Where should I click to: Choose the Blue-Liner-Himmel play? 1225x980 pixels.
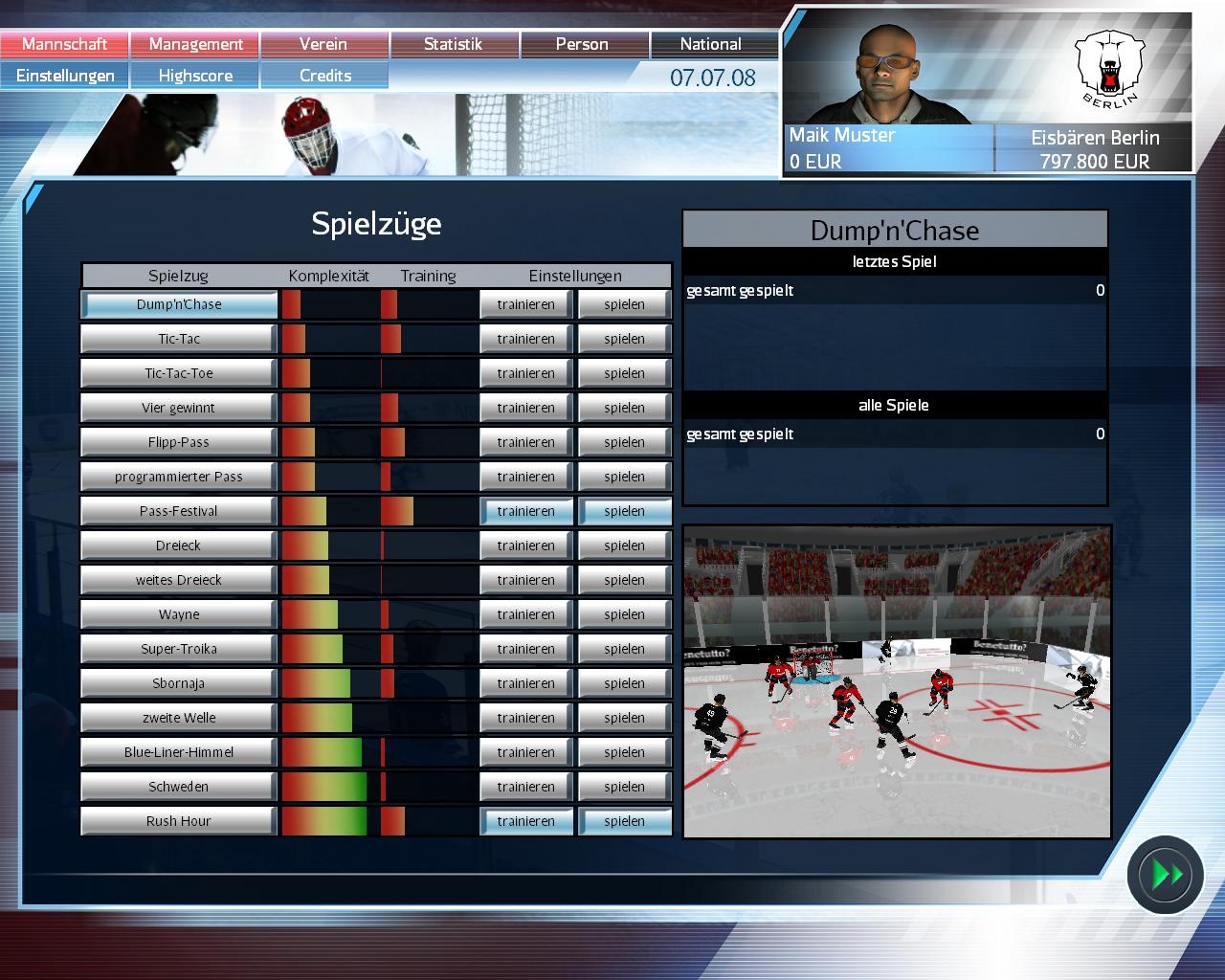tap(179, 752)
